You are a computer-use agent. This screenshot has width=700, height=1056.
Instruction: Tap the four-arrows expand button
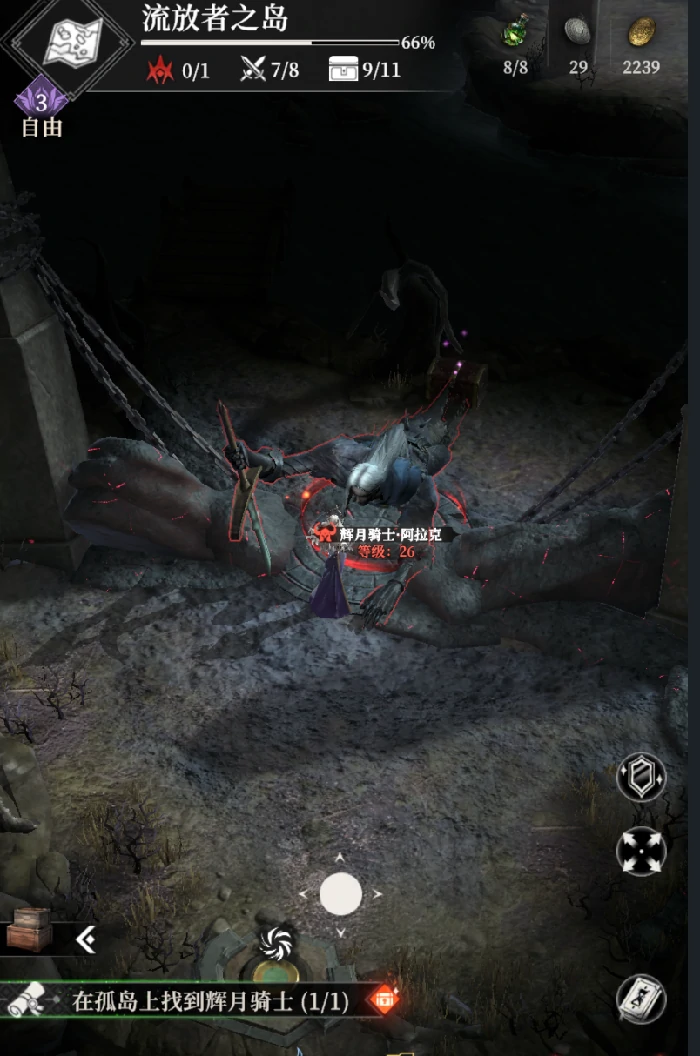click(640, 851)
